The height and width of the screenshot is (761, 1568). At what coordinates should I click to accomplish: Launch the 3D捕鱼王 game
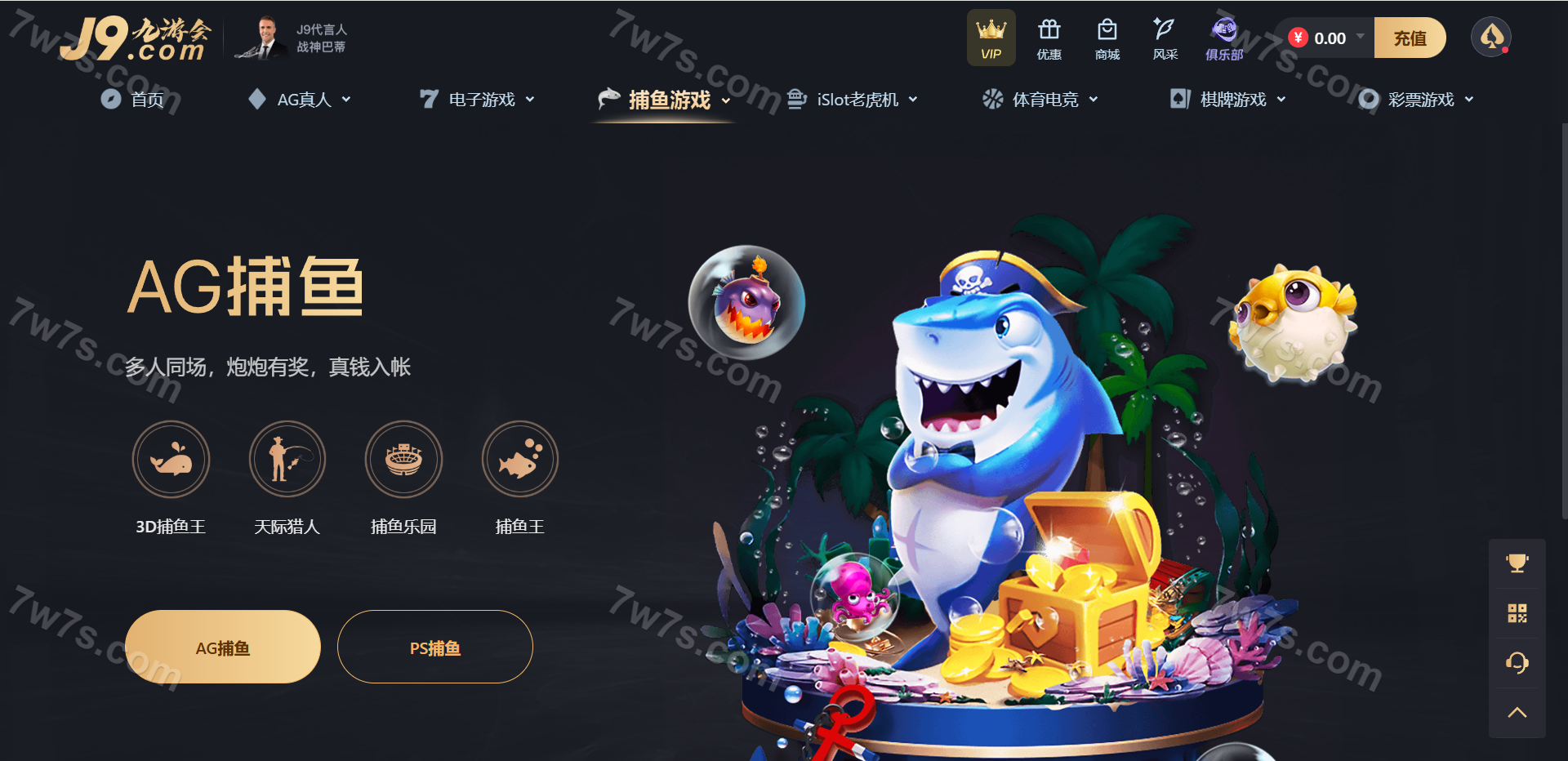coord(171,459)
